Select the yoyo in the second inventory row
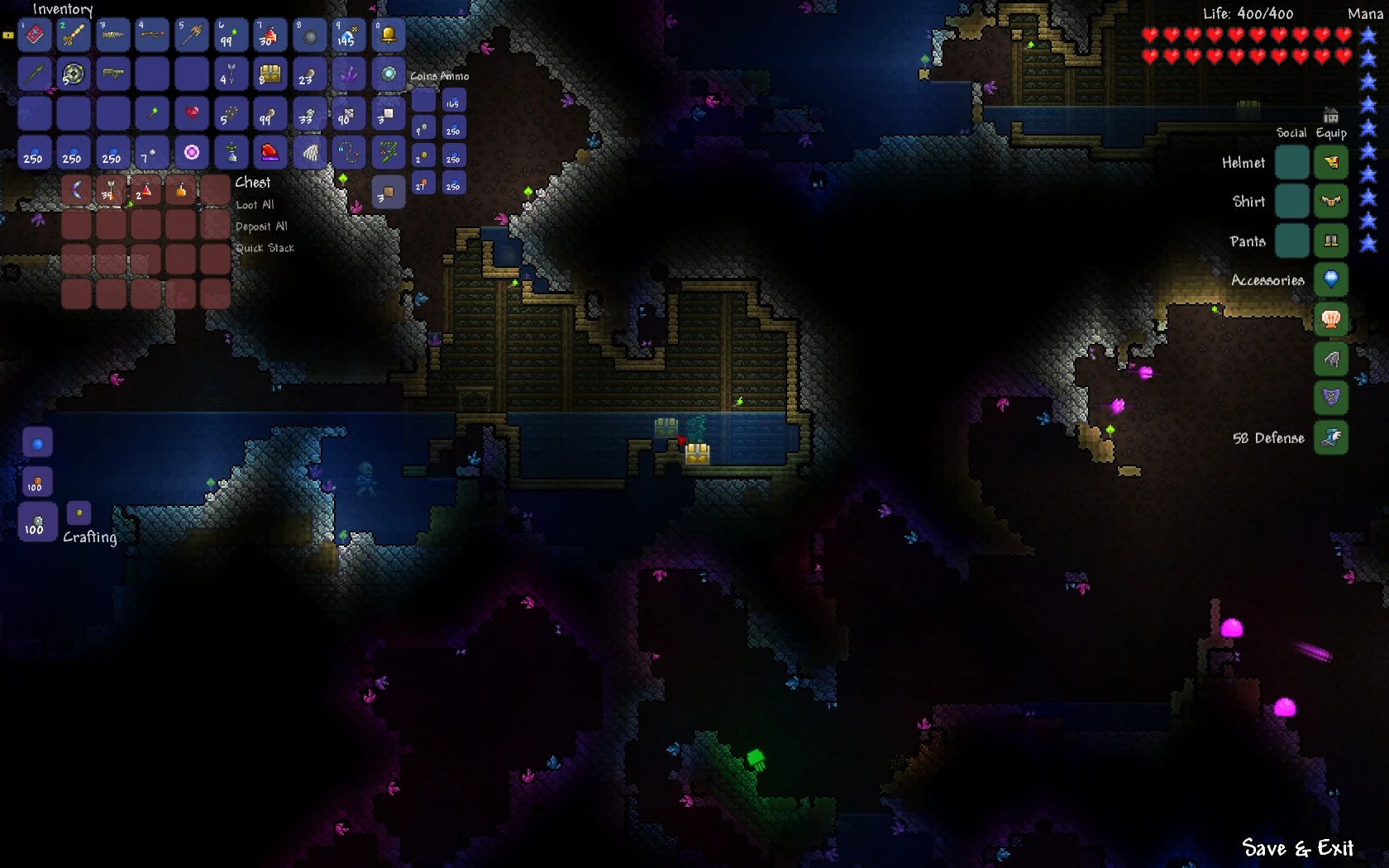 click(x=73, y=74)
